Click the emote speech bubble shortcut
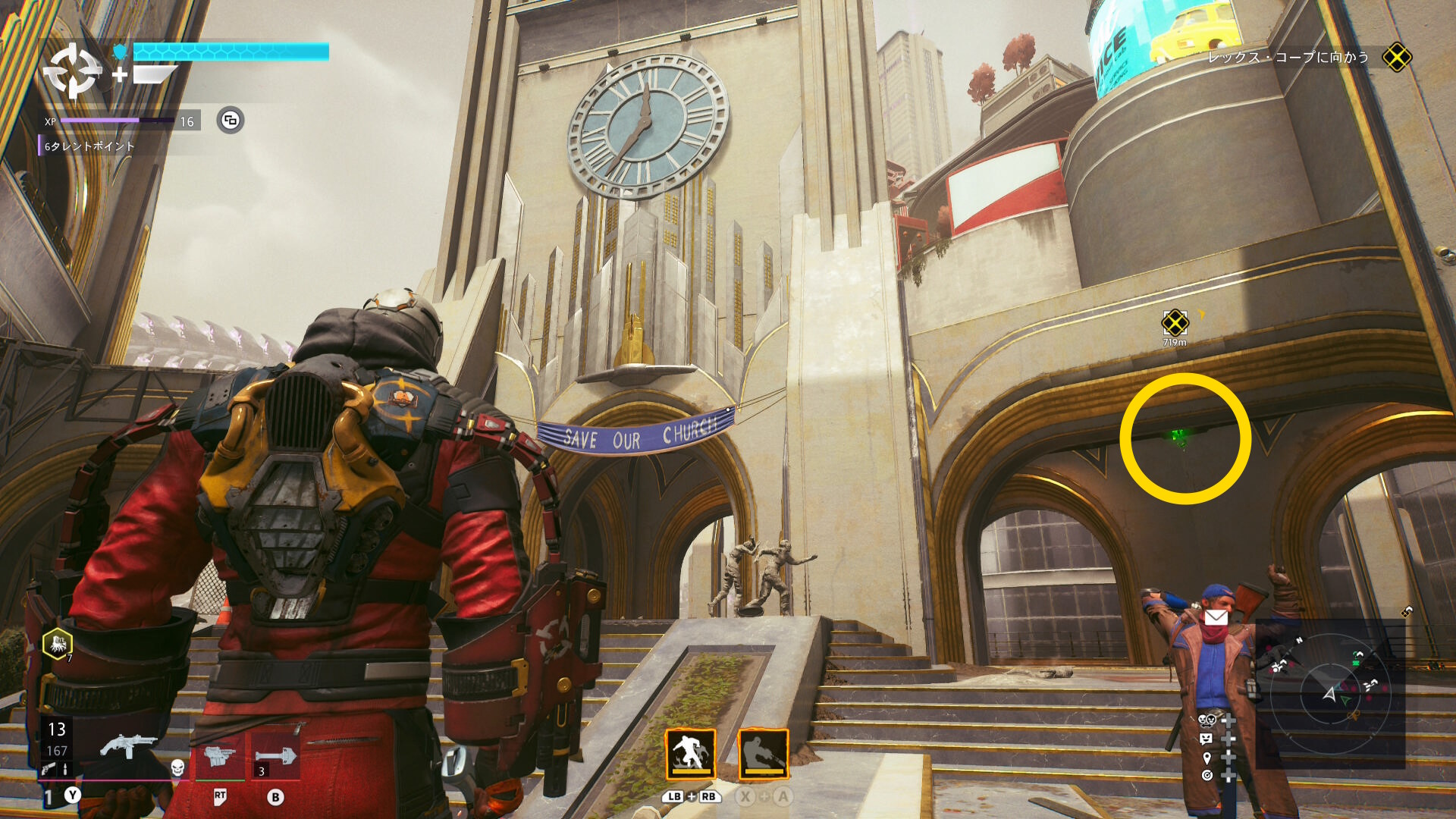Image resolution: width=1456 pixels, height=819 pixels. 1206,739
